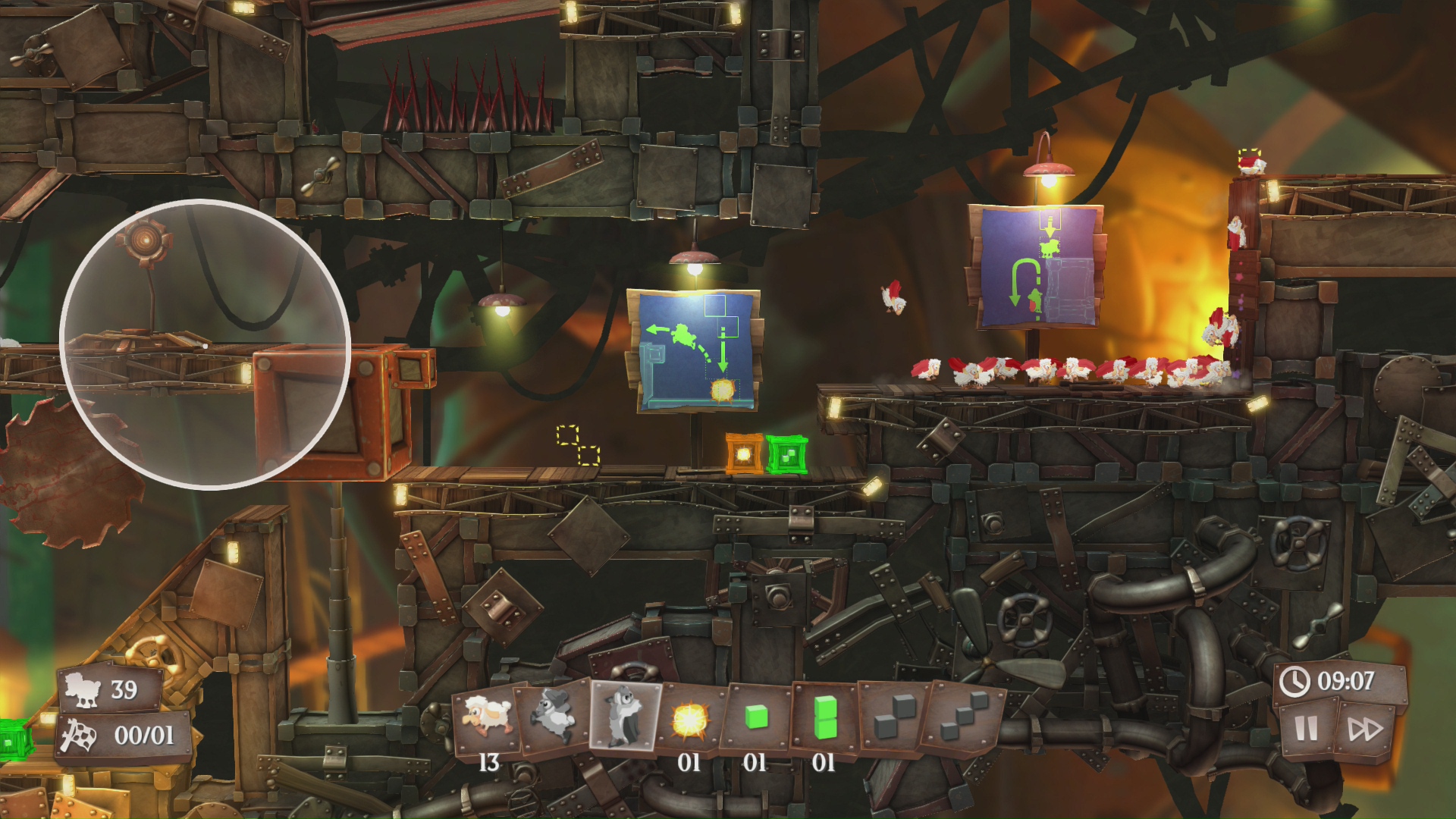Pause the game
This screenshot has width=1456, height=819.
tap(1306, 729)
